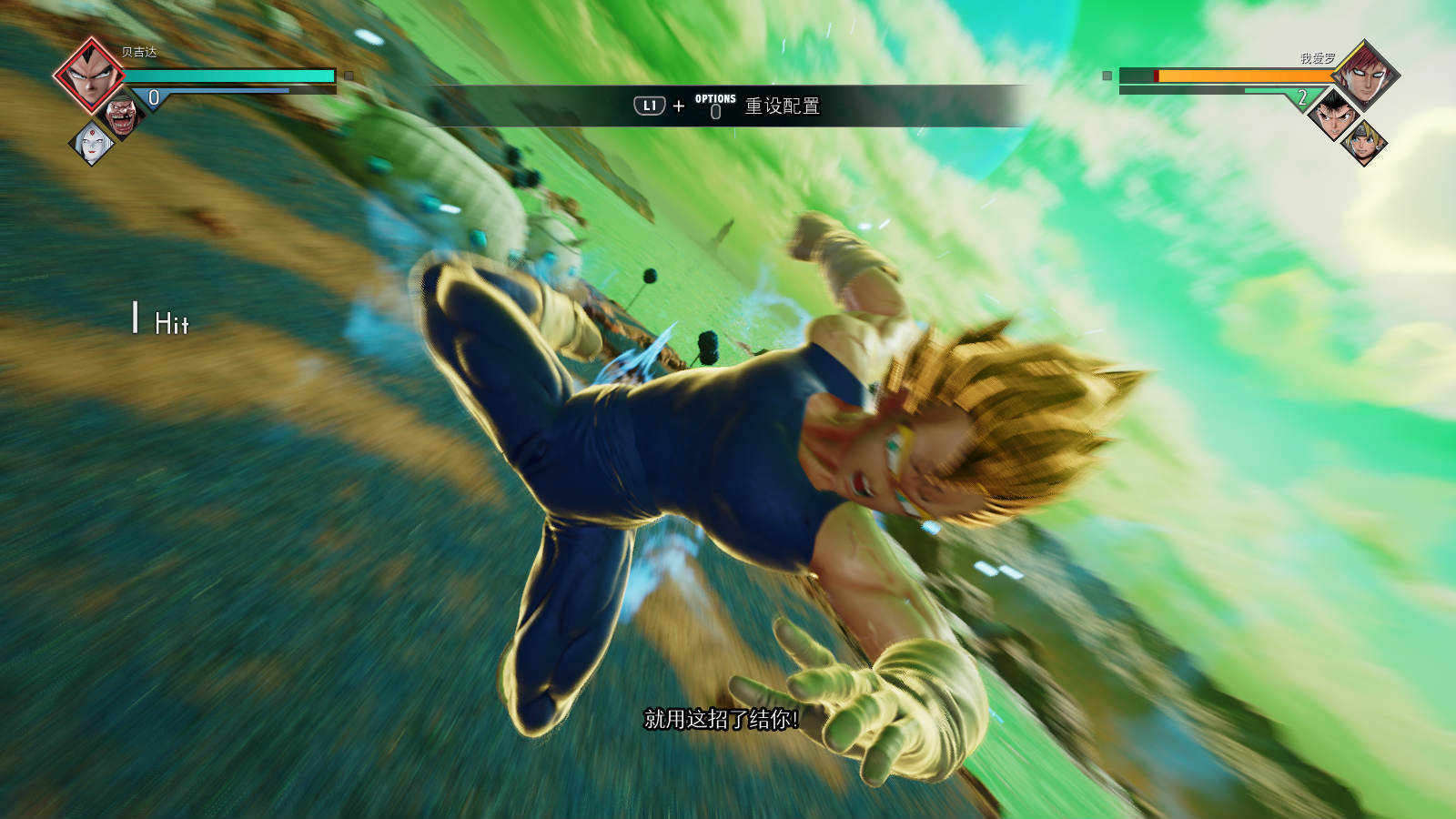Choose the blonde headband teammate portrait
The width and height of the screenshot is (1456, 819).
[1363, 143]
